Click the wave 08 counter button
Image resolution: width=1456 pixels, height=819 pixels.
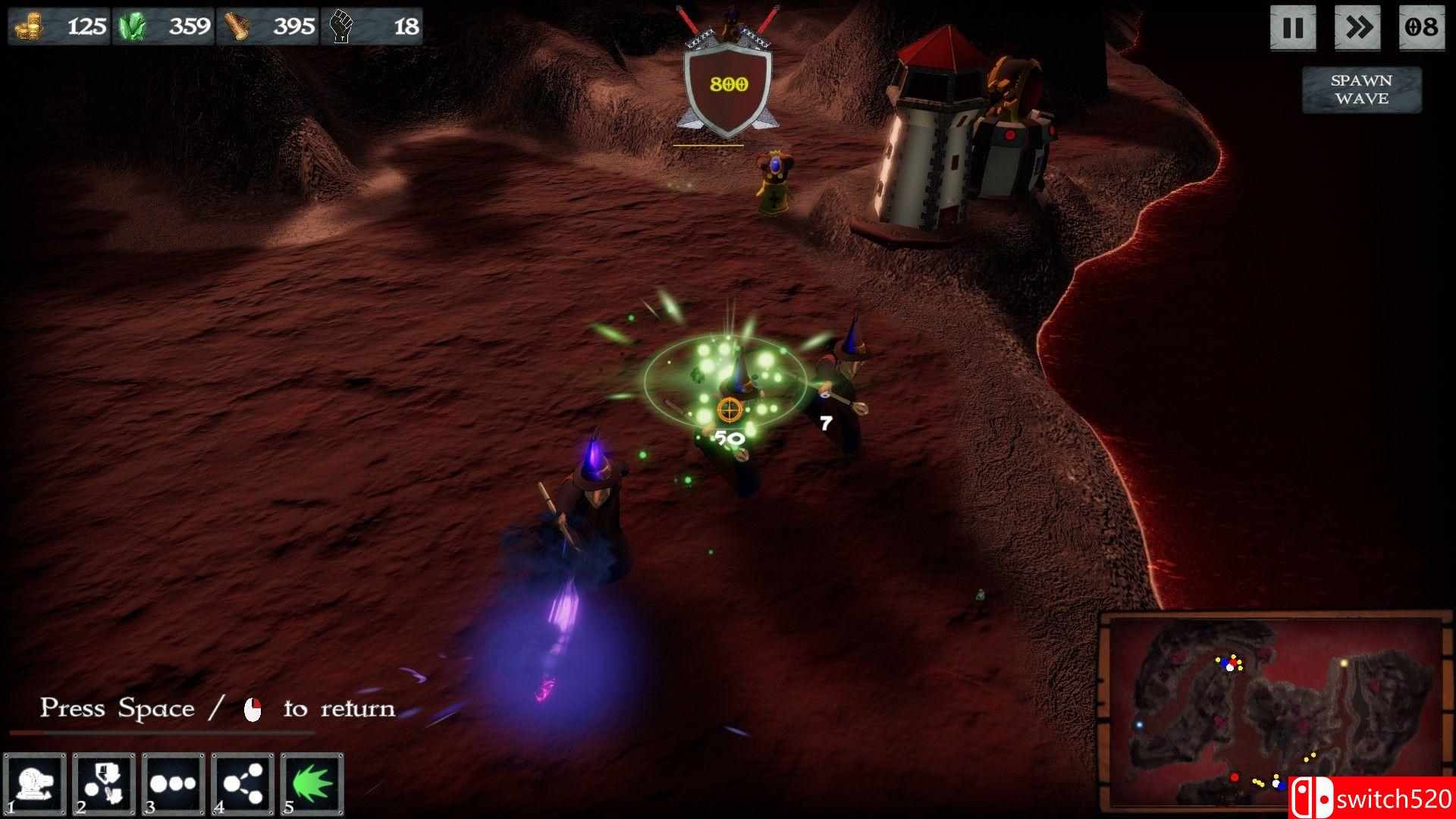pyautogui.click(x=1421, y=28)
